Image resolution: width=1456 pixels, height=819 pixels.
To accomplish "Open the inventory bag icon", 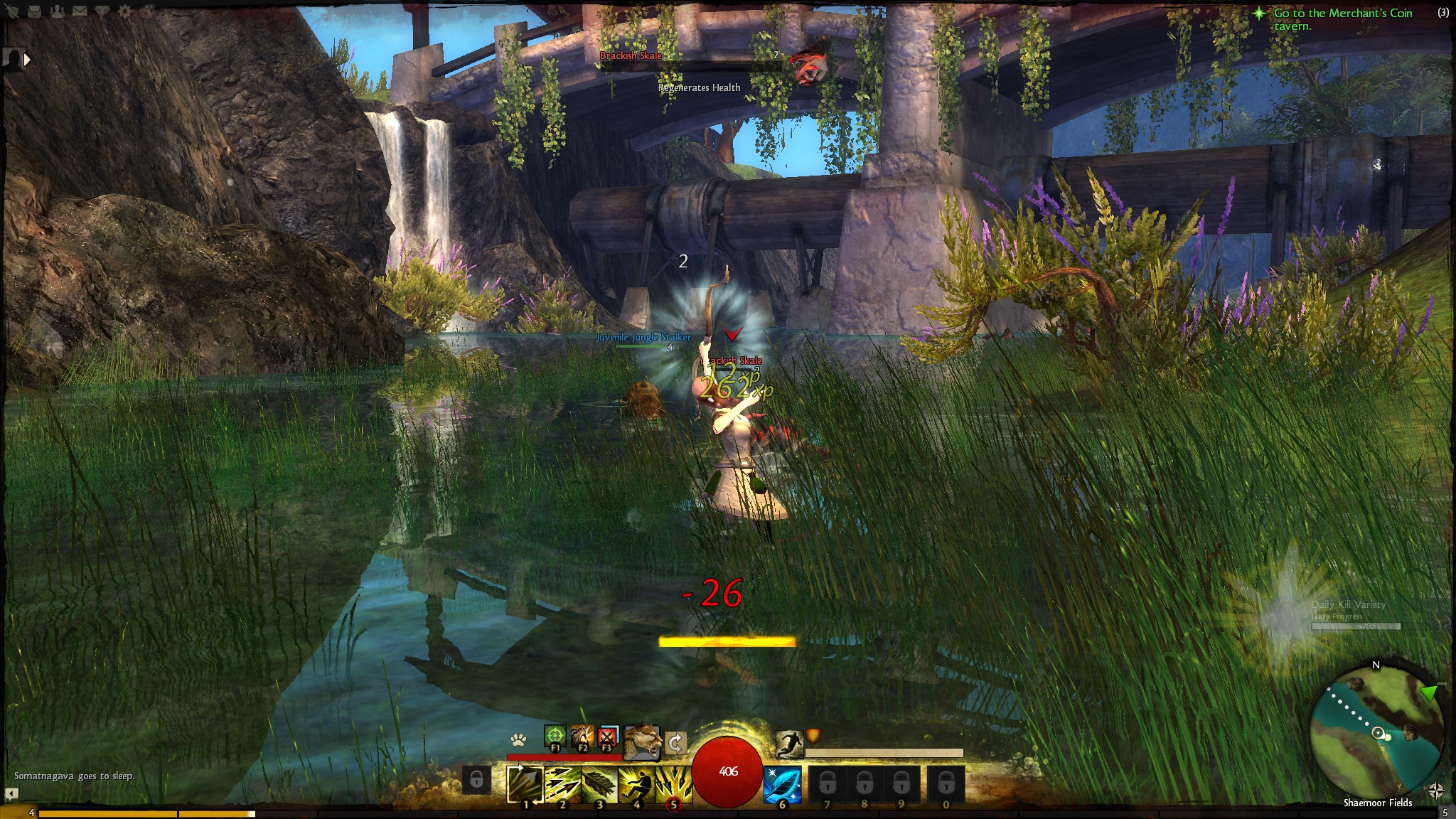I will (x=34, y=11).
